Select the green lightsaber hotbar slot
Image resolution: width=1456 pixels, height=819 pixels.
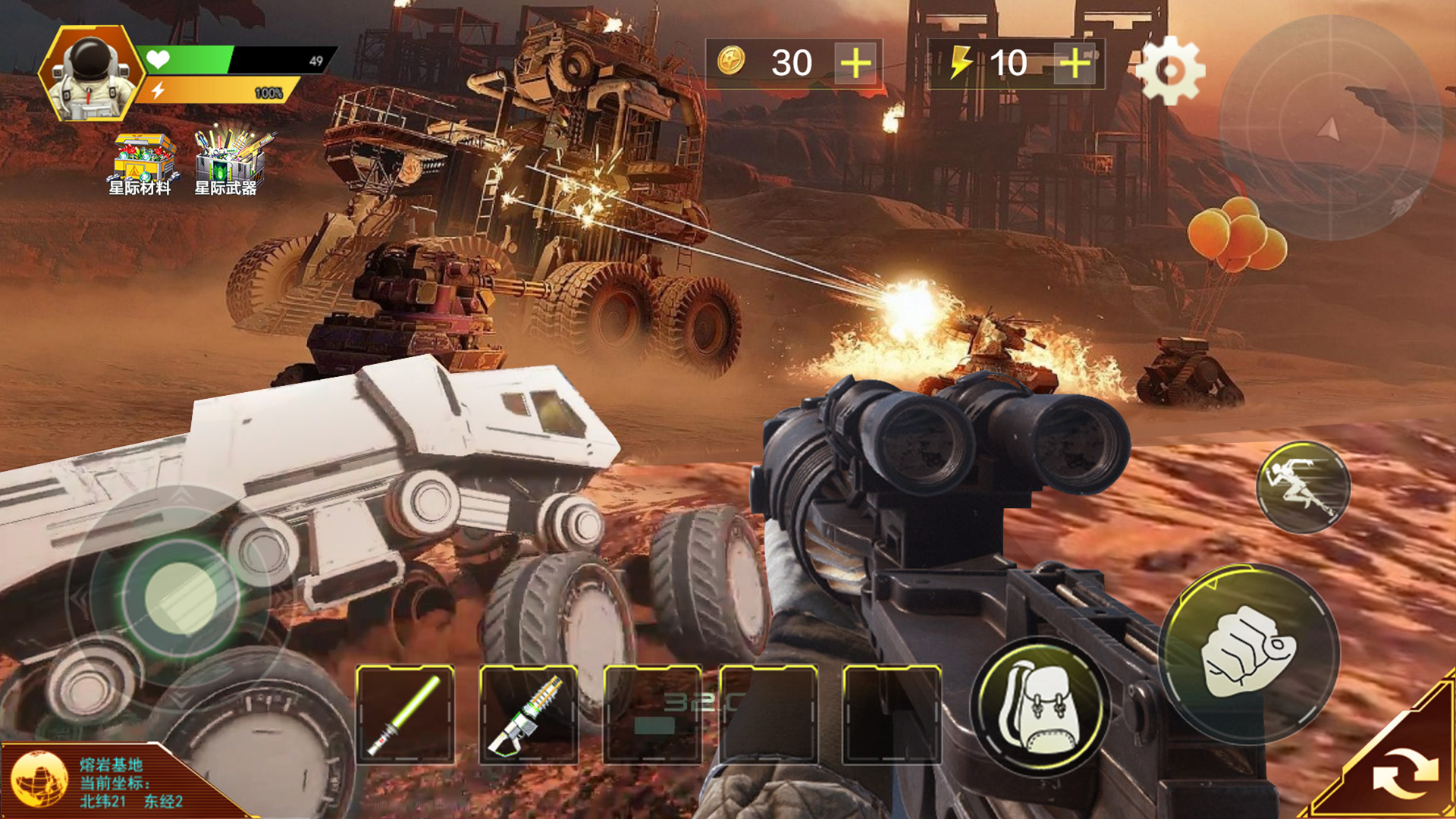click(405, 714)
